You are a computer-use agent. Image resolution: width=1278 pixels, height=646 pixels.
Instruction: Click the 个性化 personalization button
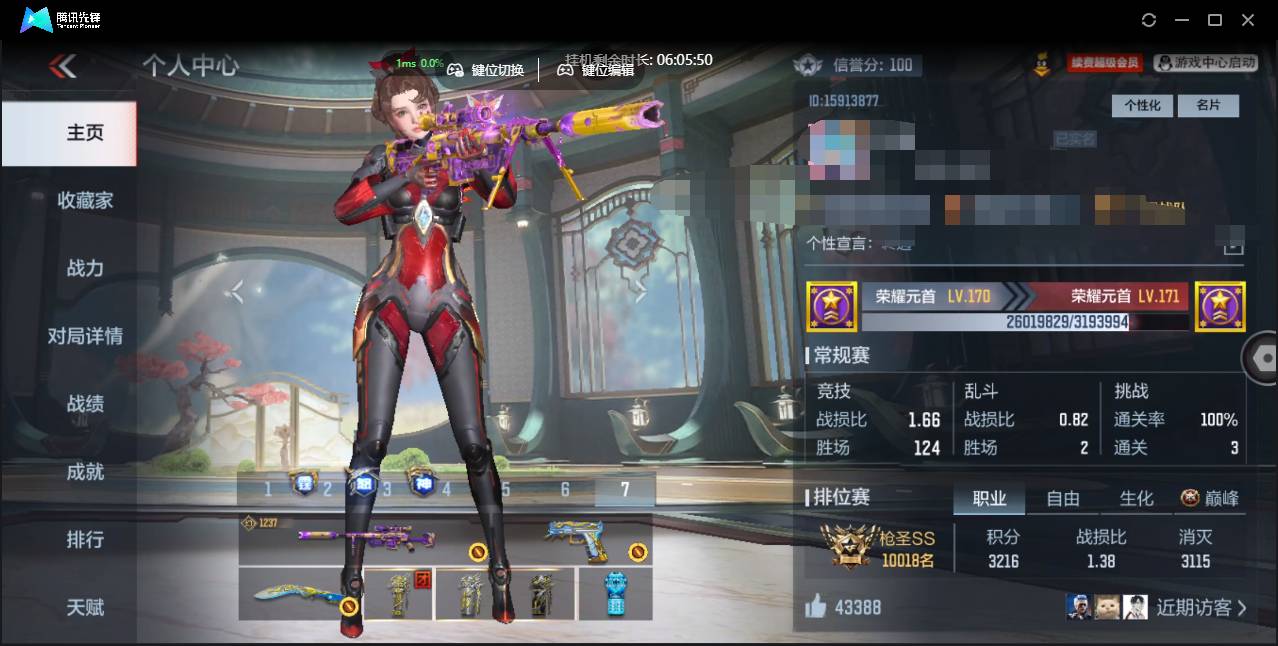(1142, 105)
